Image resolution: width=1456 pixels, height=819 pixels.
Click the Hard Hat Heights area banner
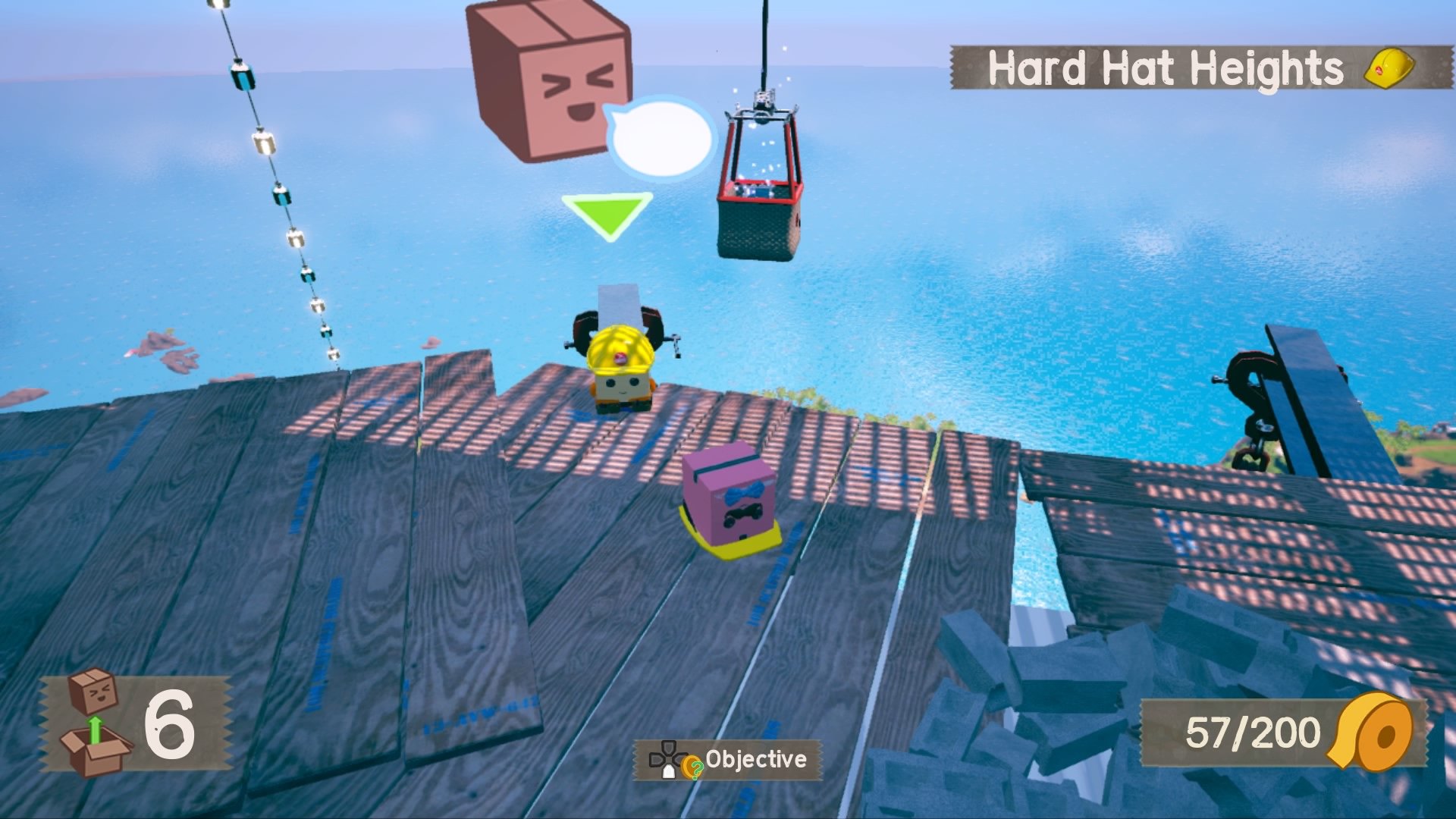(x=1200, y=68)
